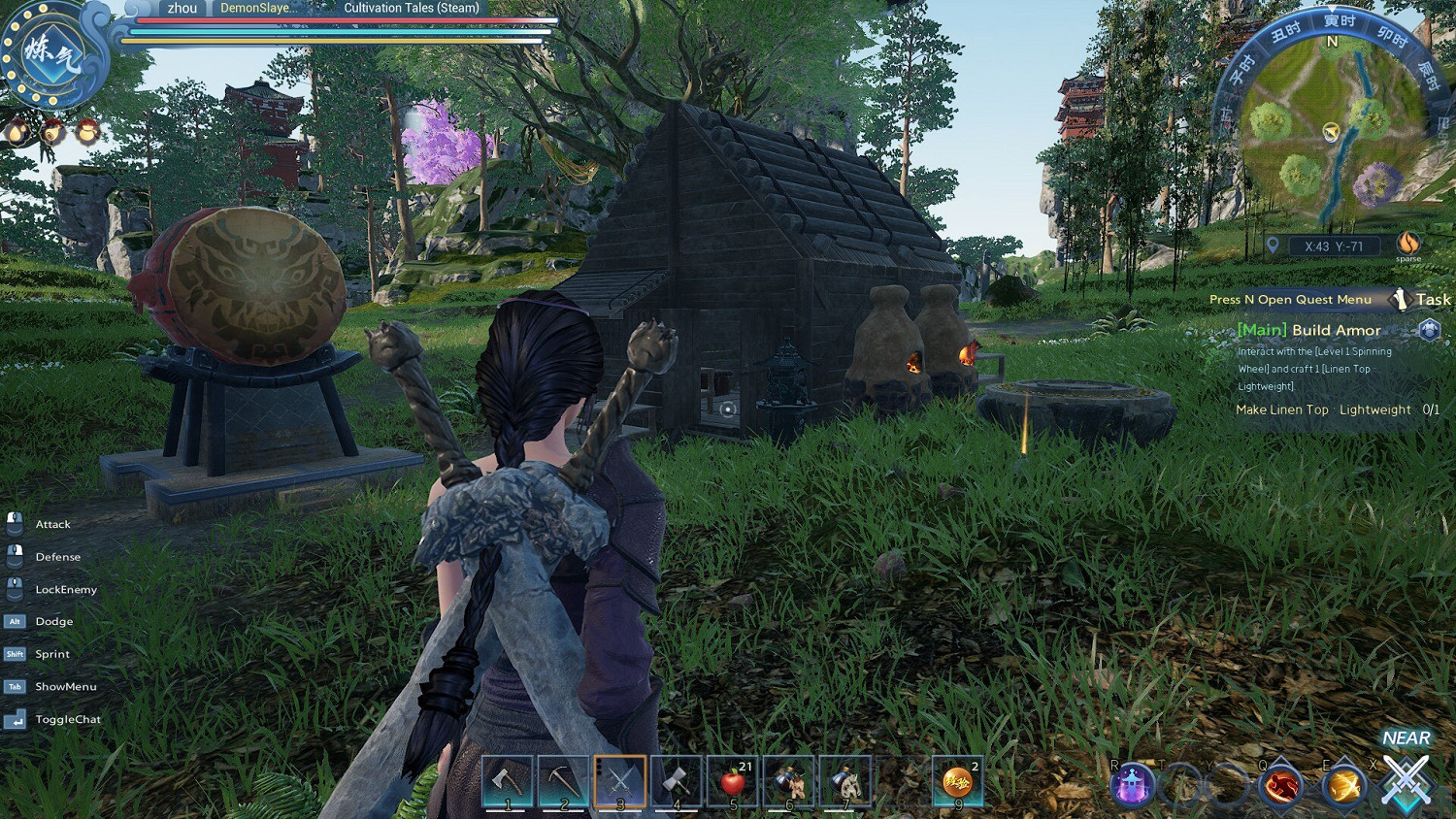Image resolution: width=1456 pixels, height=819 pixels.
Task: Click the sparse flame icon
Action: coord(1407,244)
